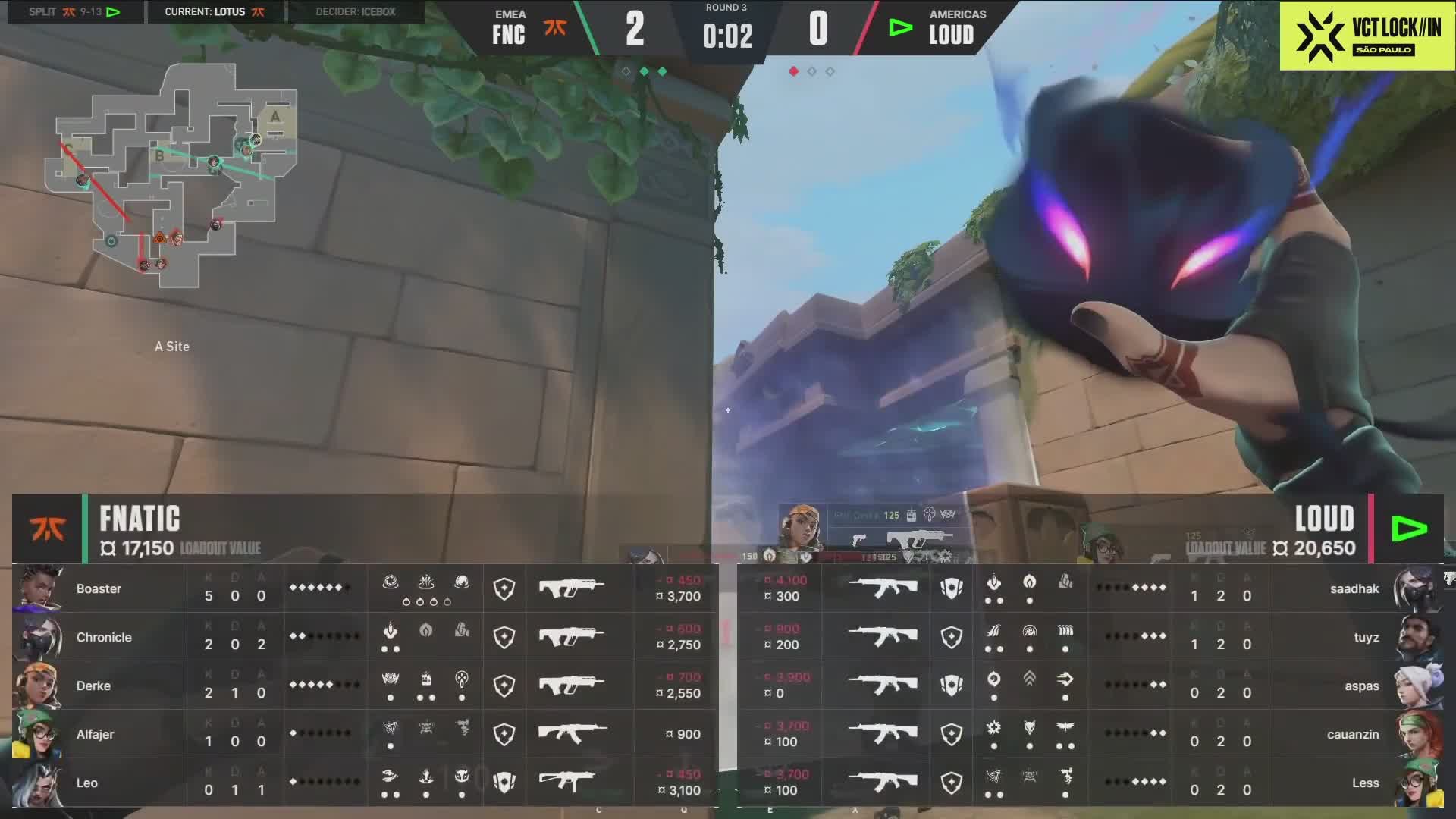Click aspas's agent portrait
Image resolution: width=1456 pixels, height=819 pixels.
1420,686
